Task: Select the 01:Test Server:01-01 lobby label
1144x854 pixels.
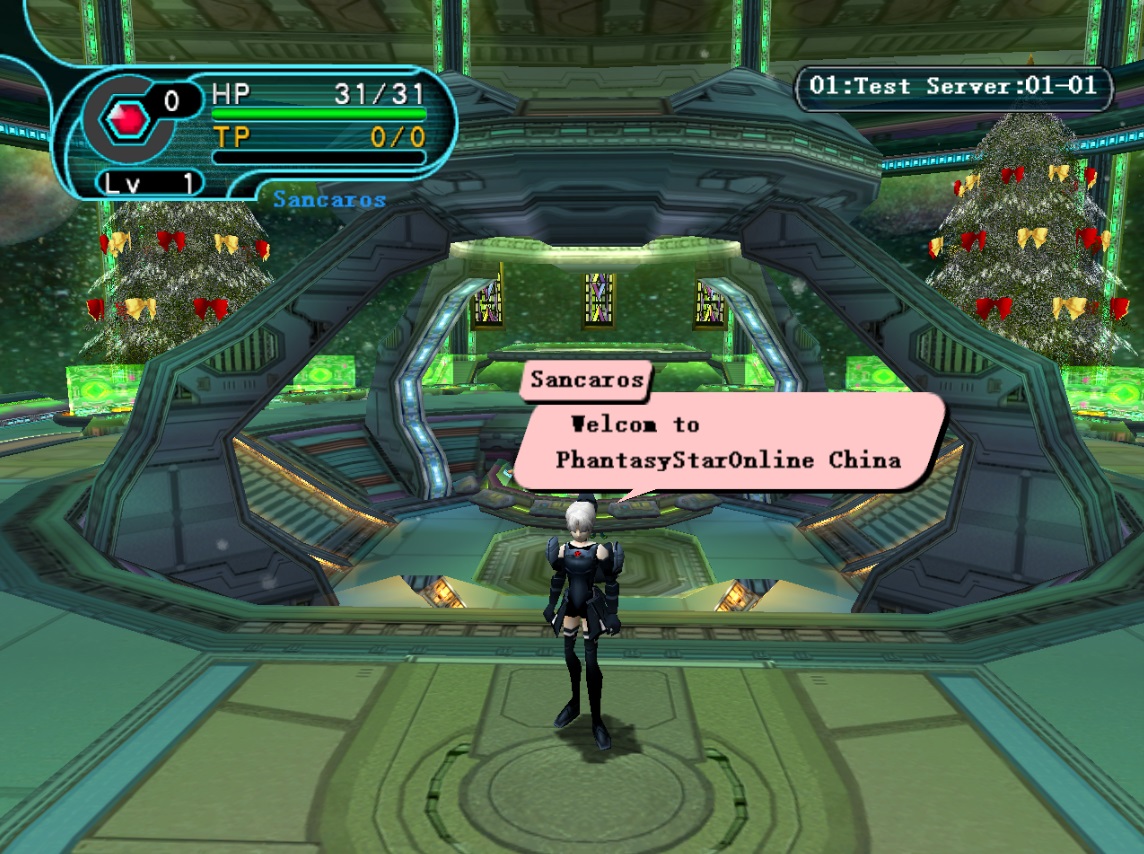Action: [953, 87]
